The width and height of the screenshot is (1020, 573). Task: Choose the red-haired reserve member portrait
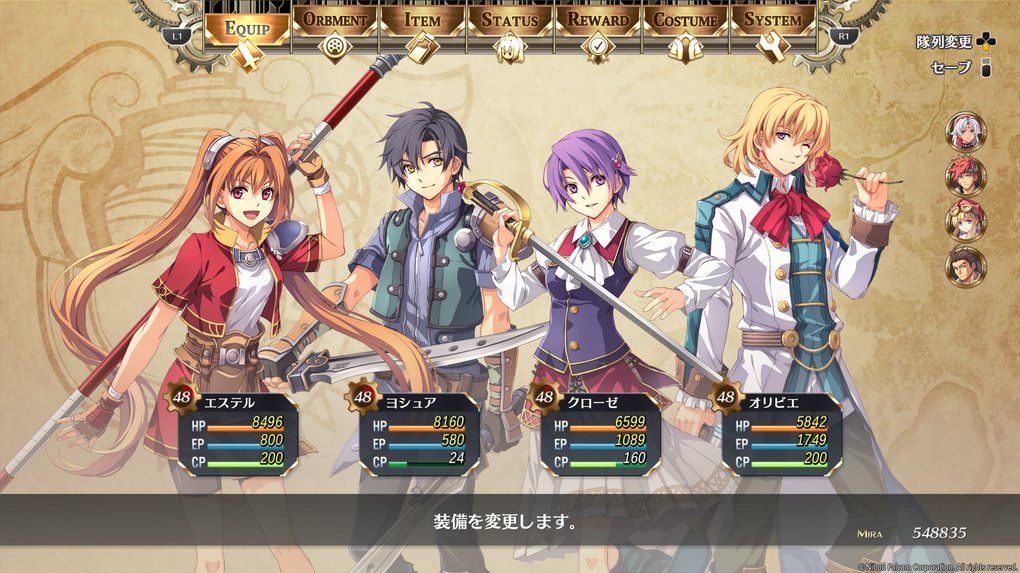[x=966, y=175]
